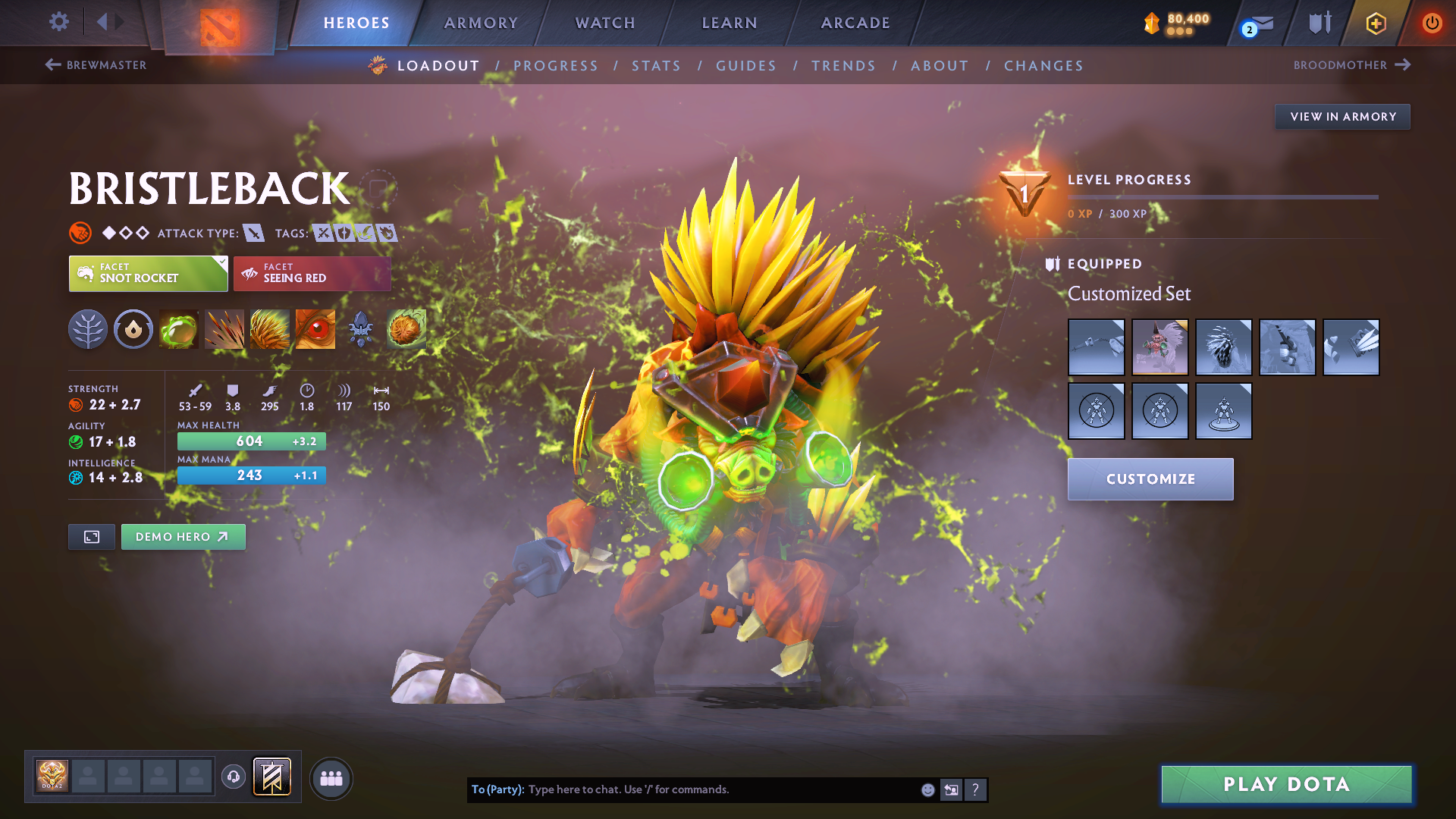Click View in Armory button
1456x819 pixels.
[1342, 117]
